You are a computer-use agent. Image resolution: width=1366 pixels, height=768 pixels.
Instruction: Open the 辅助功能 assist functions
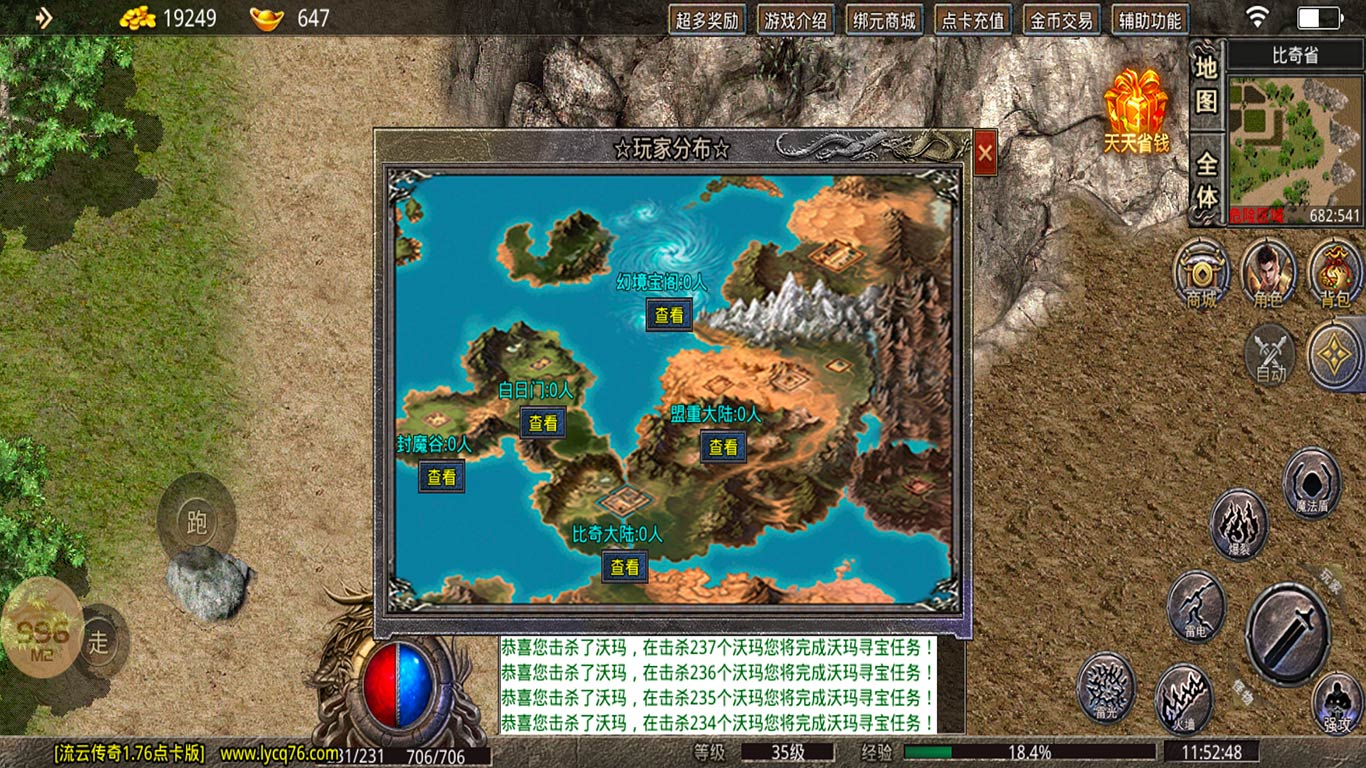point(1150,20)
